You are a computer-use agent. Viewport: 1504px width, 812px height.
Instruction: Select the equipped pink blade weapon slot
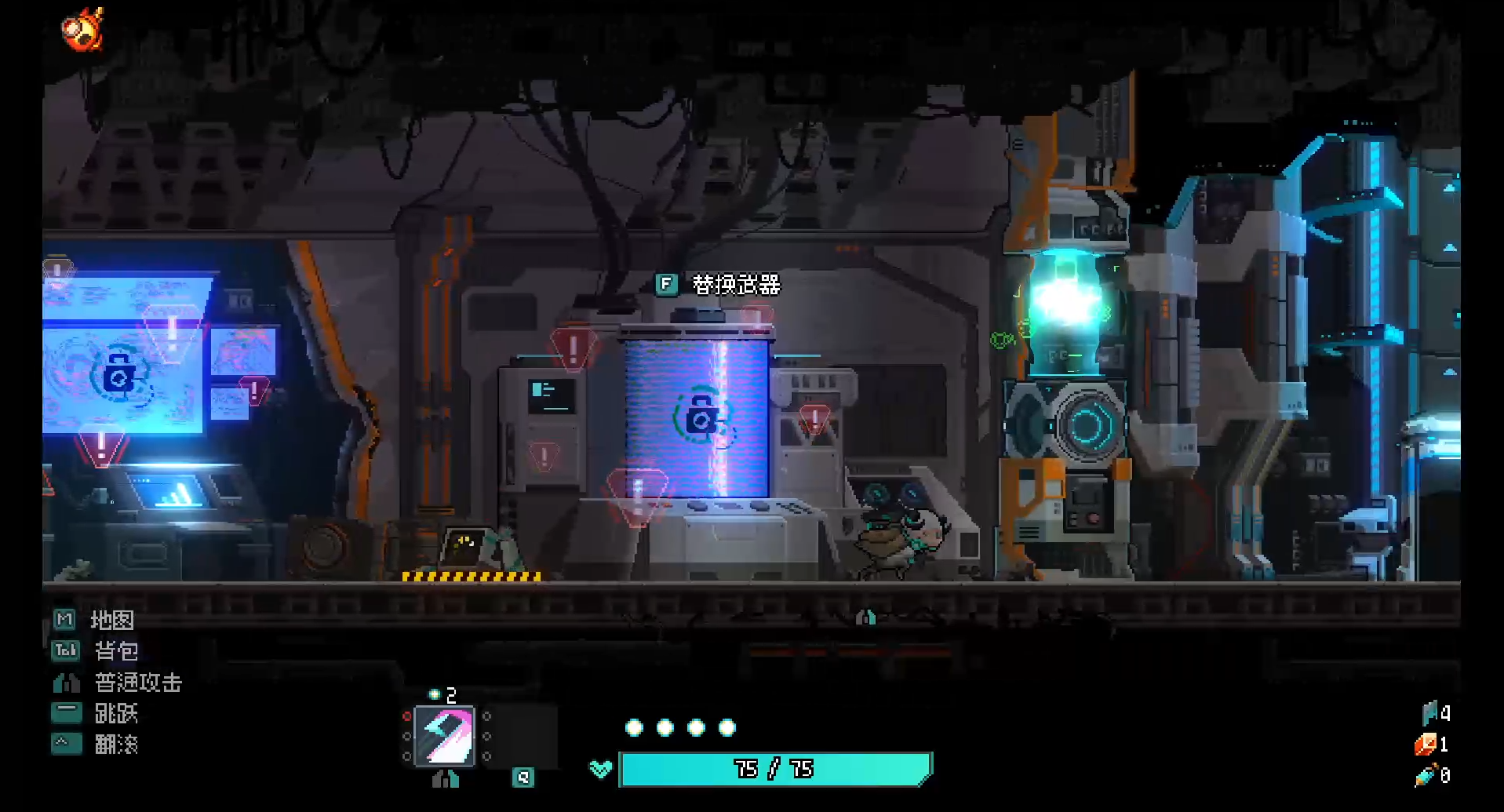click(x=445, y=736)
